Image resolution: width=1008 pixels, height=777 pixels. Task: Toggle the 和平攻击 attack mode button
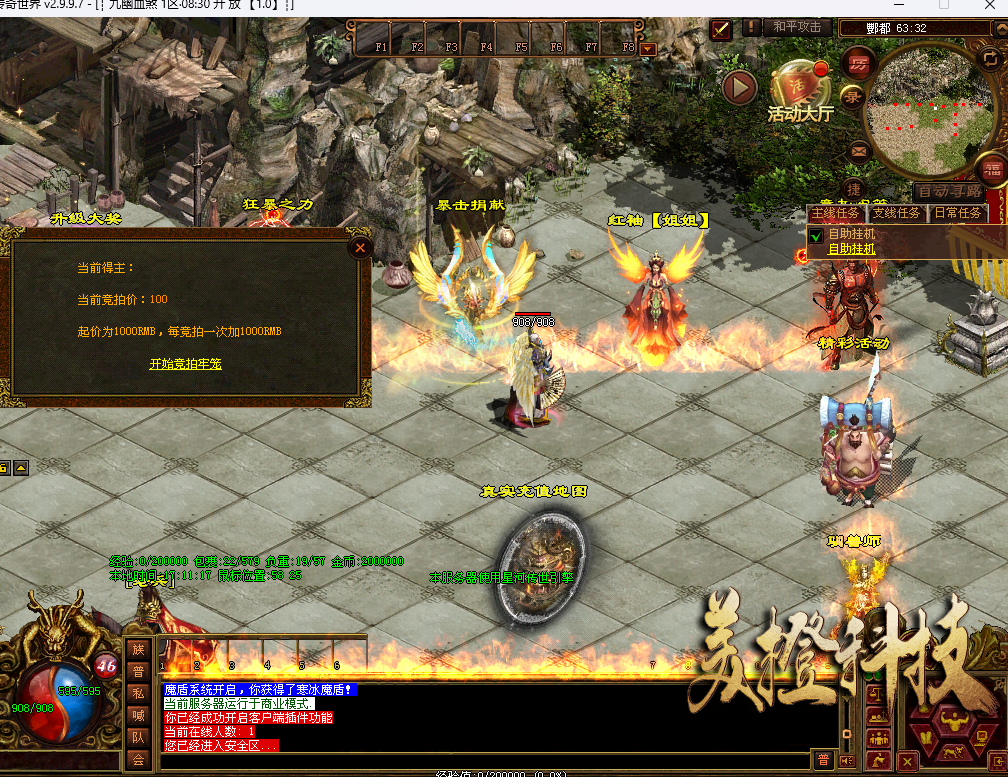[797, 27]
